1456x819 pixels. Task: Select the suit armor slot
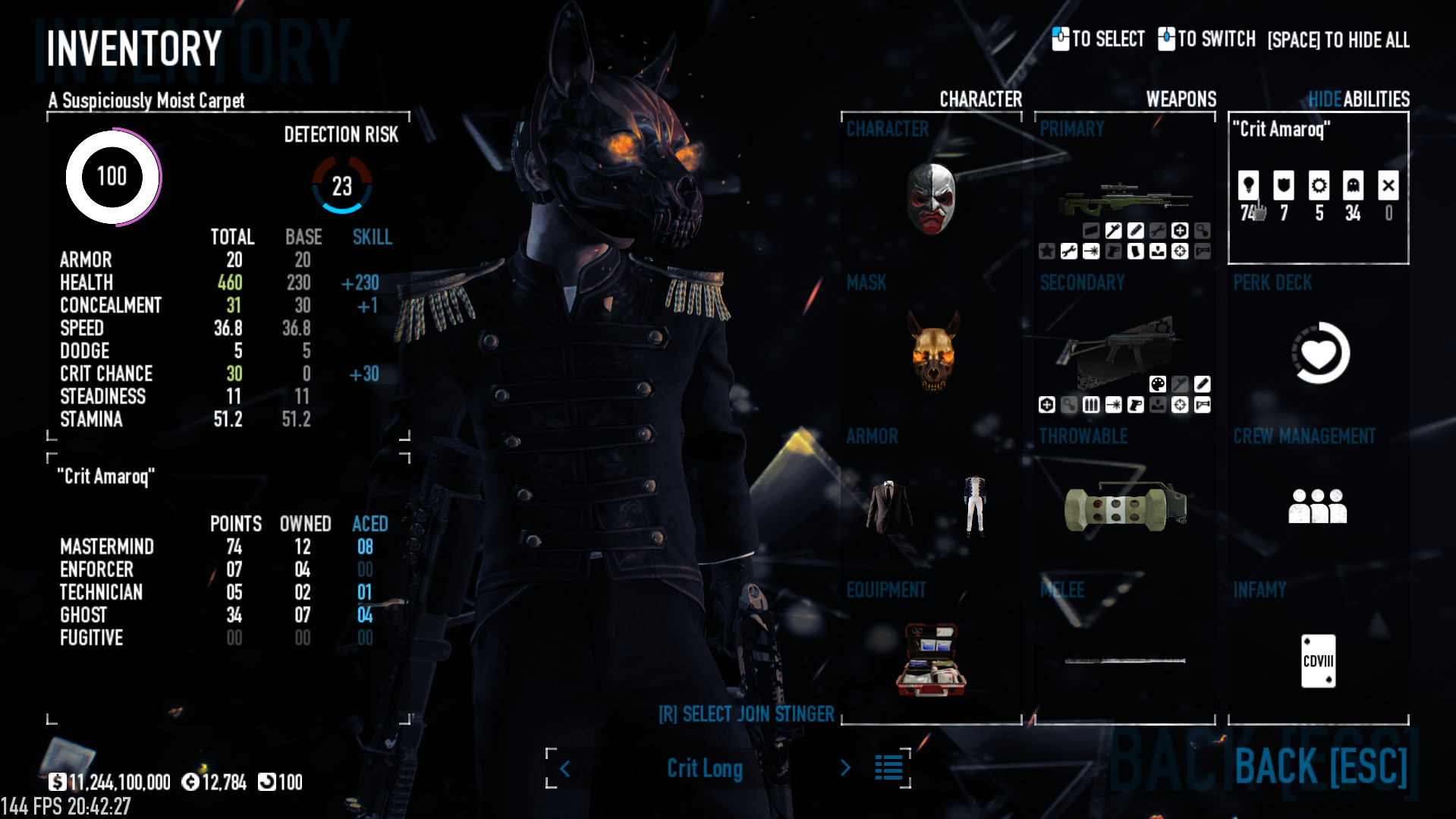pyautogui.click(x=889, y=506)
